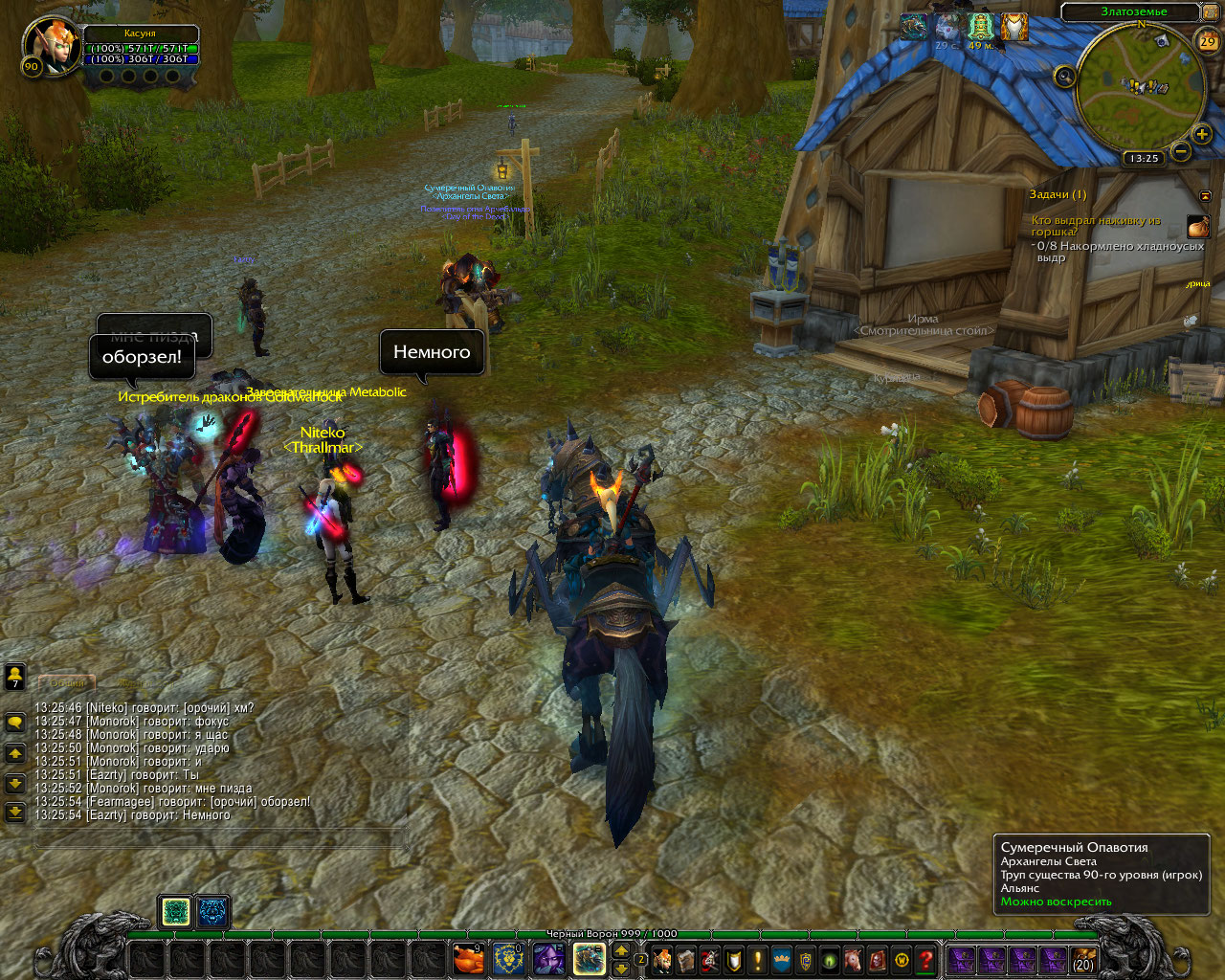This screenshot has height=980, width=1225.
Task: Open the world map button beside Златоземье
Action: coord(1211,12)
